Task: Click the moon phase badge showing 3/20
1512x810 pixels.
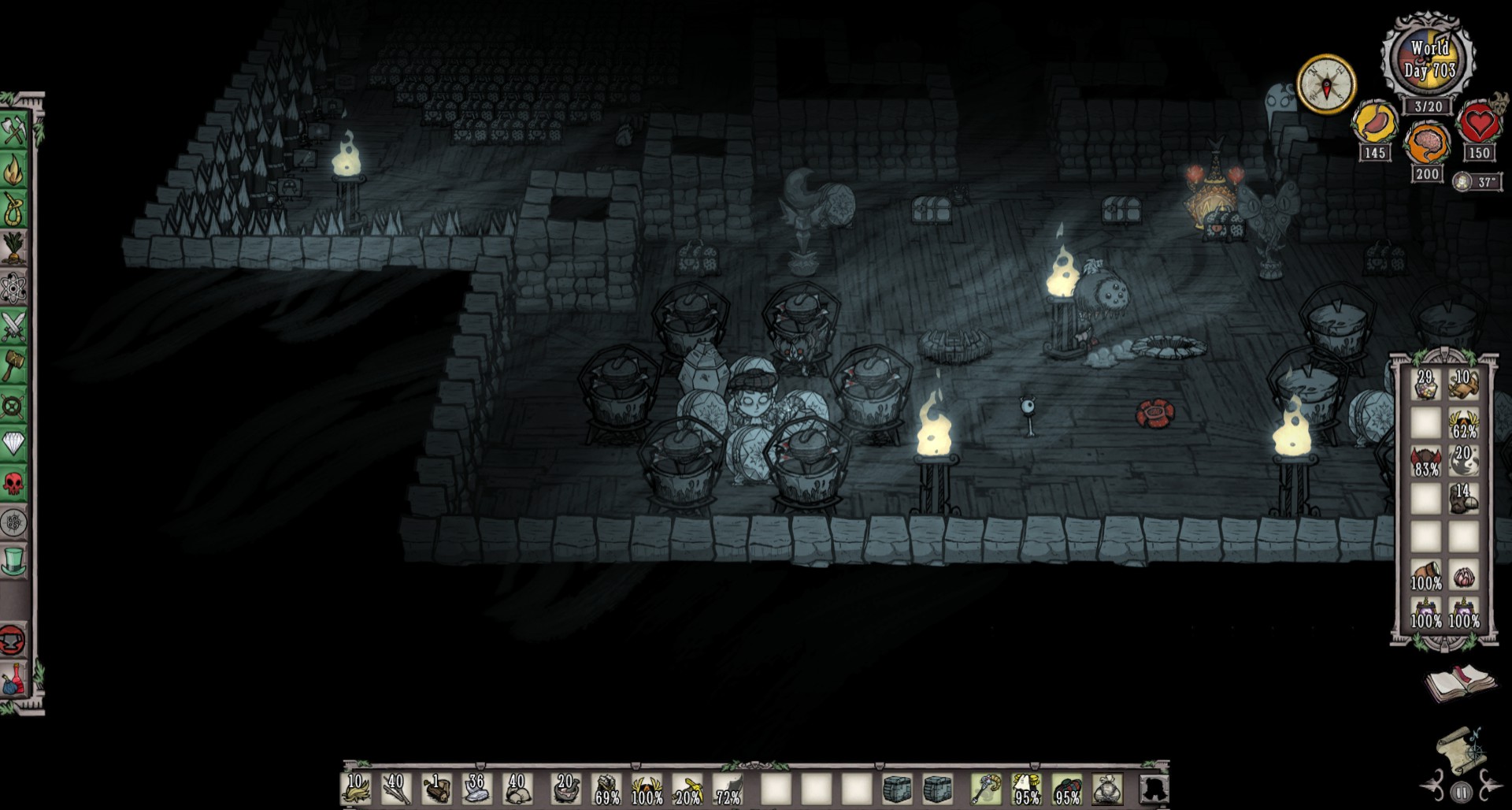Action: click(x=1429, y=106)
